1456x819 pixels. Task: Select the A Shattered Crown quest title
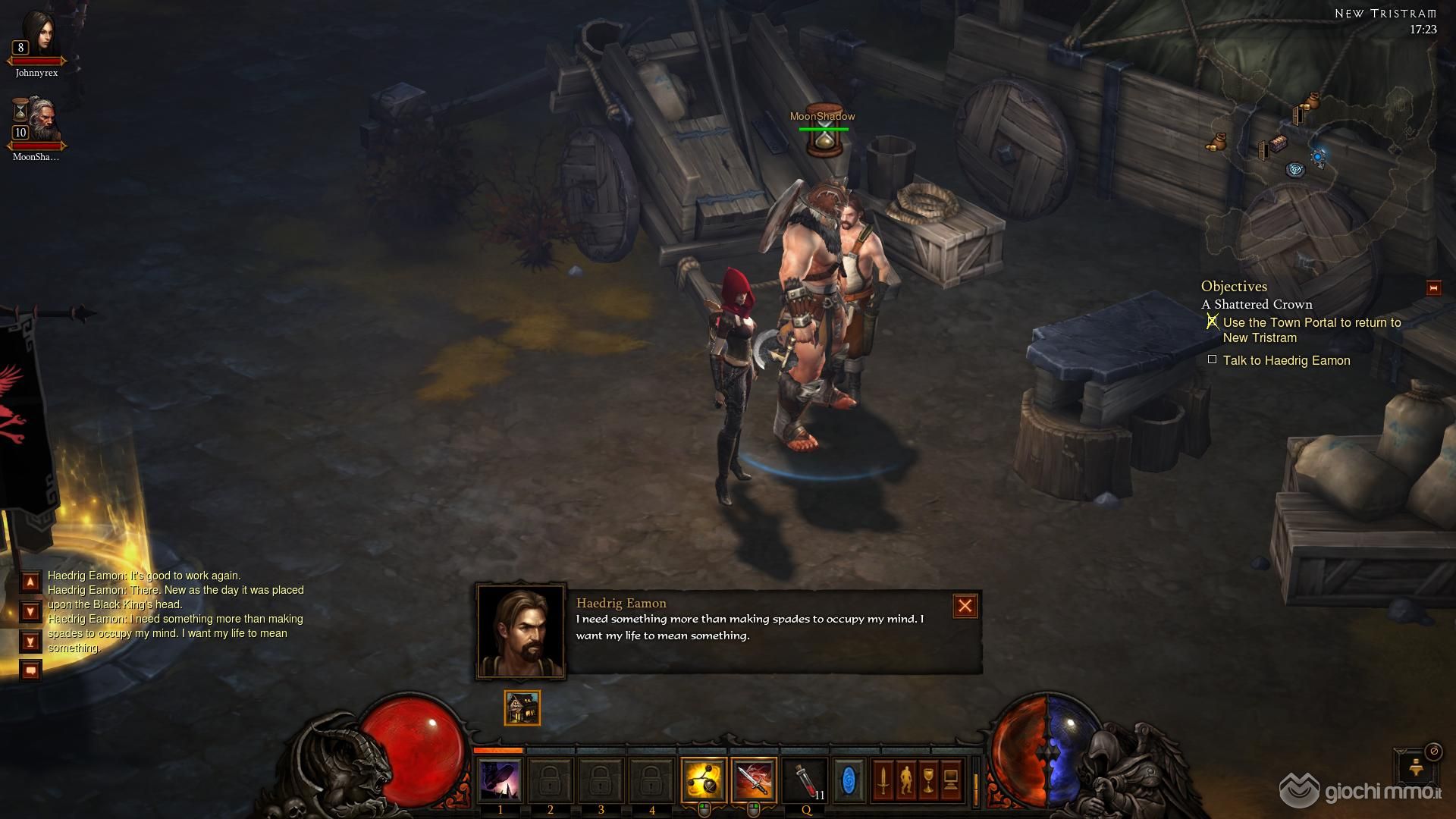tap(1257, 304)
